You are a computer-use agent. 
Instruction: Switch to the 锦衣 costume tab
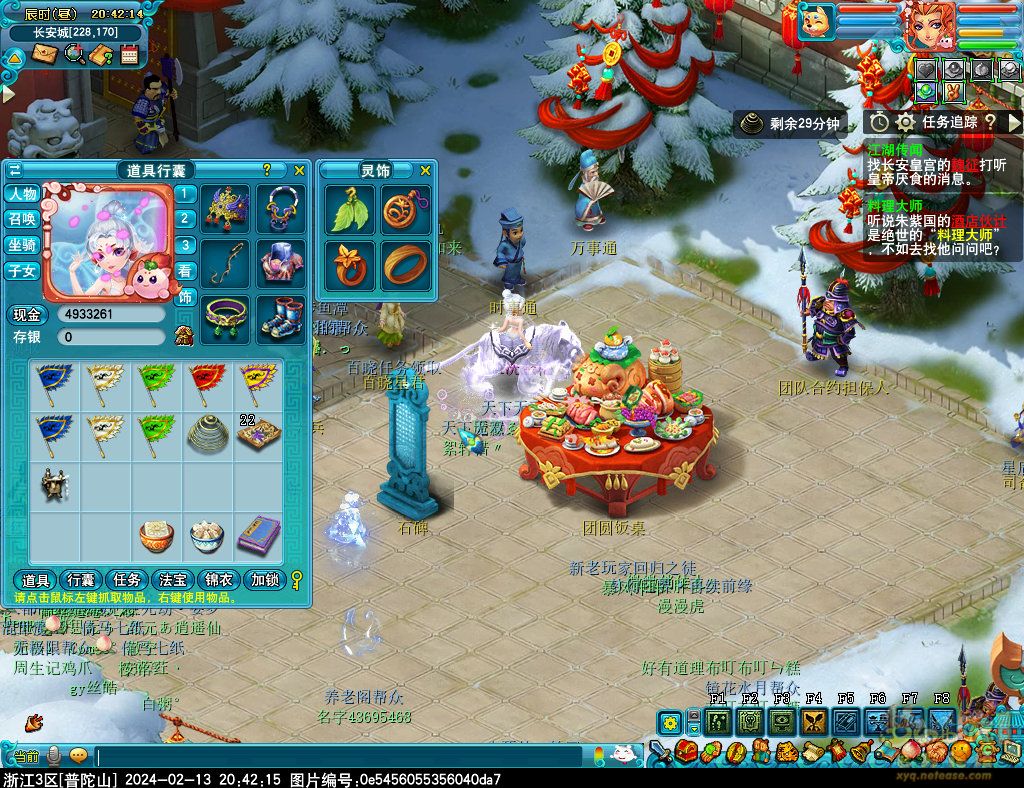(219, 580)
